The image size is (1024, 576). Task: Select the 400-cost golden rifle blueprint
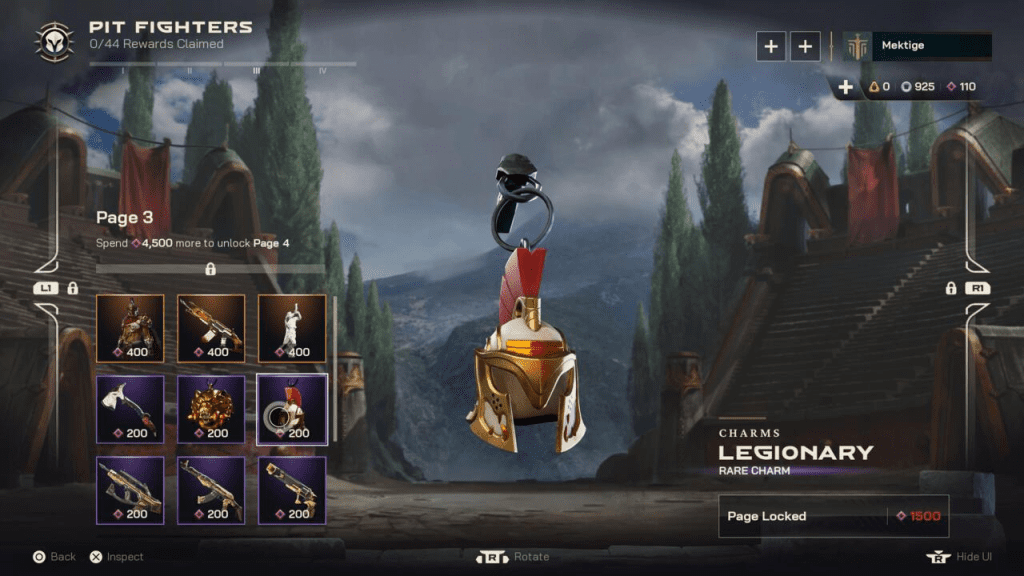(211, 327)
